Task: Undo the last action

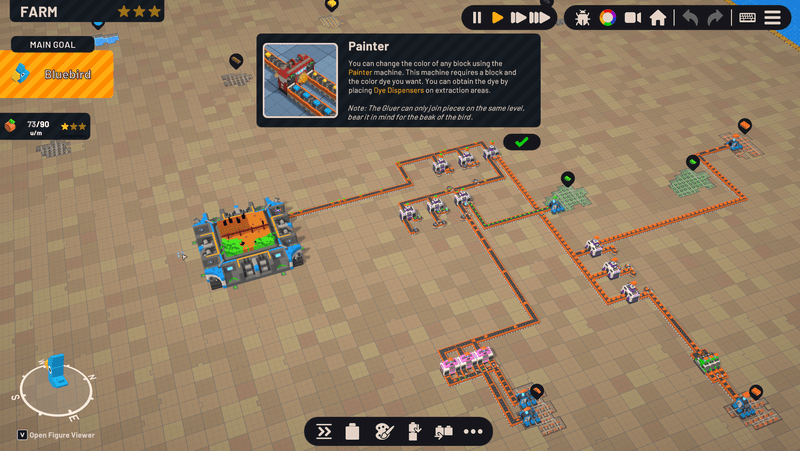Action: (x=690, y=18)
